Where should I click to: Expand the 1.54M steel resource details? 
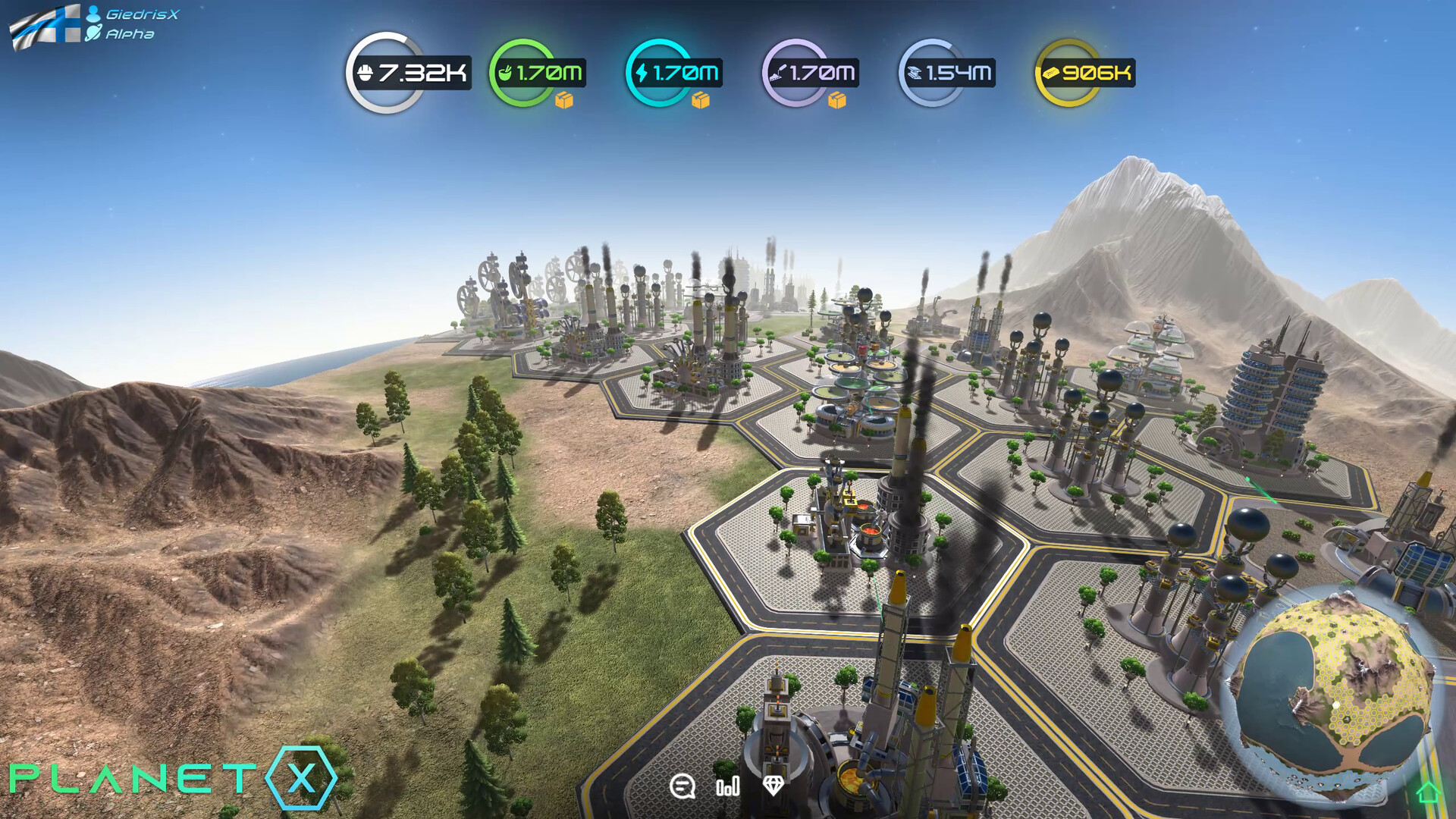point(952,73)
